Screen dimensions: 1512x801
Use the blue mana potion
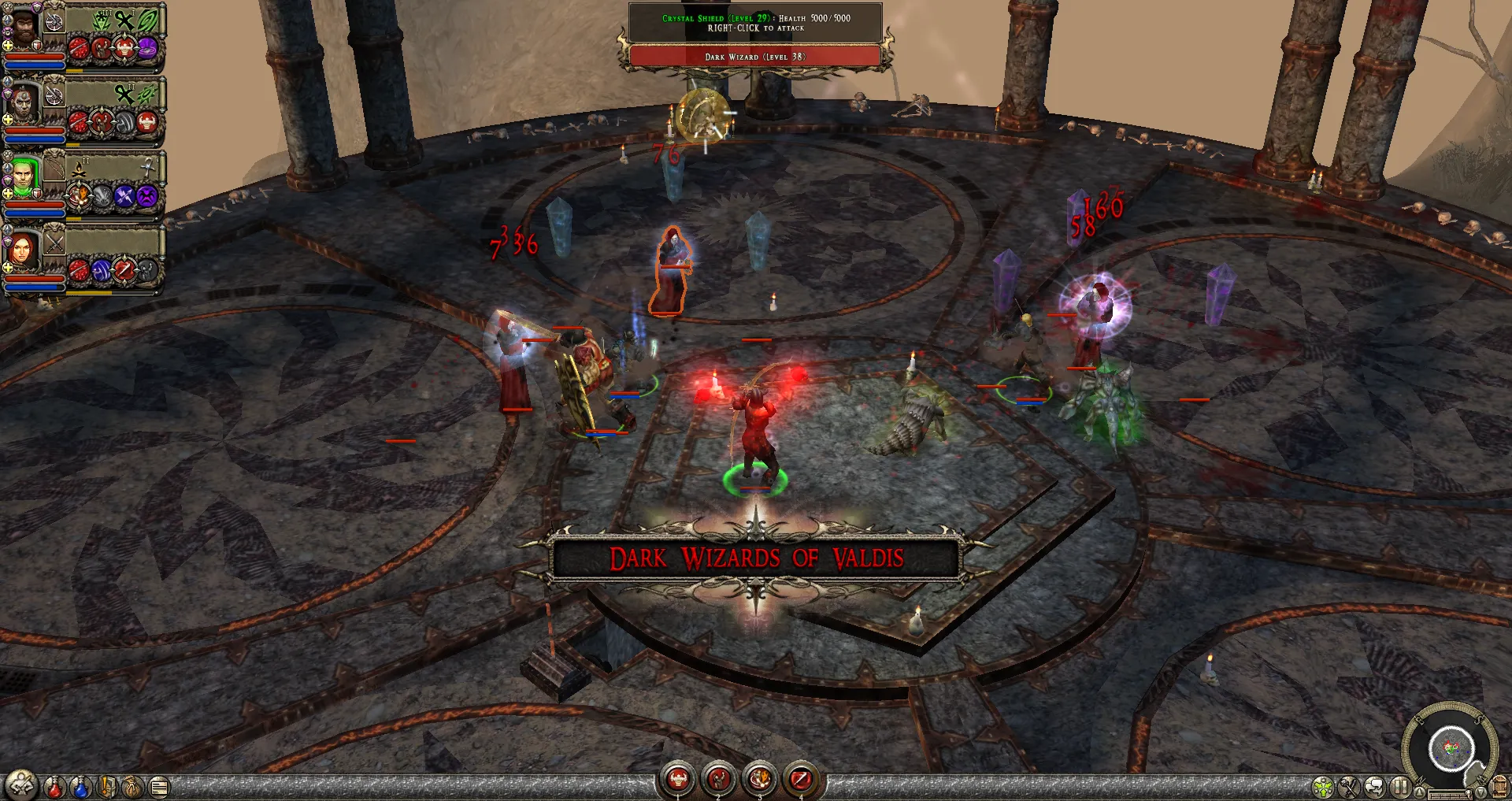pos(80,786)
